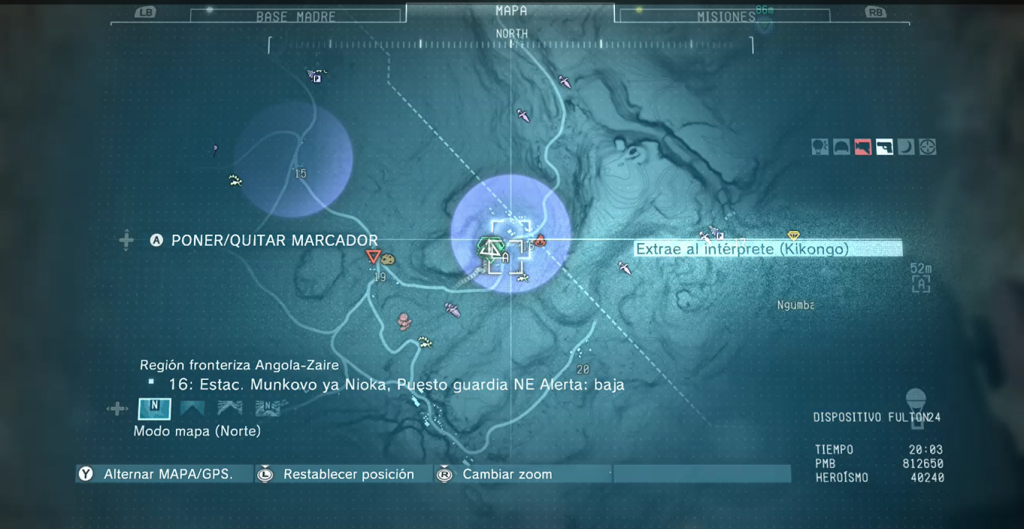Open the MISIONES tab
The width and height of the screenshot is (1024, 529).
tap(726, 16)
